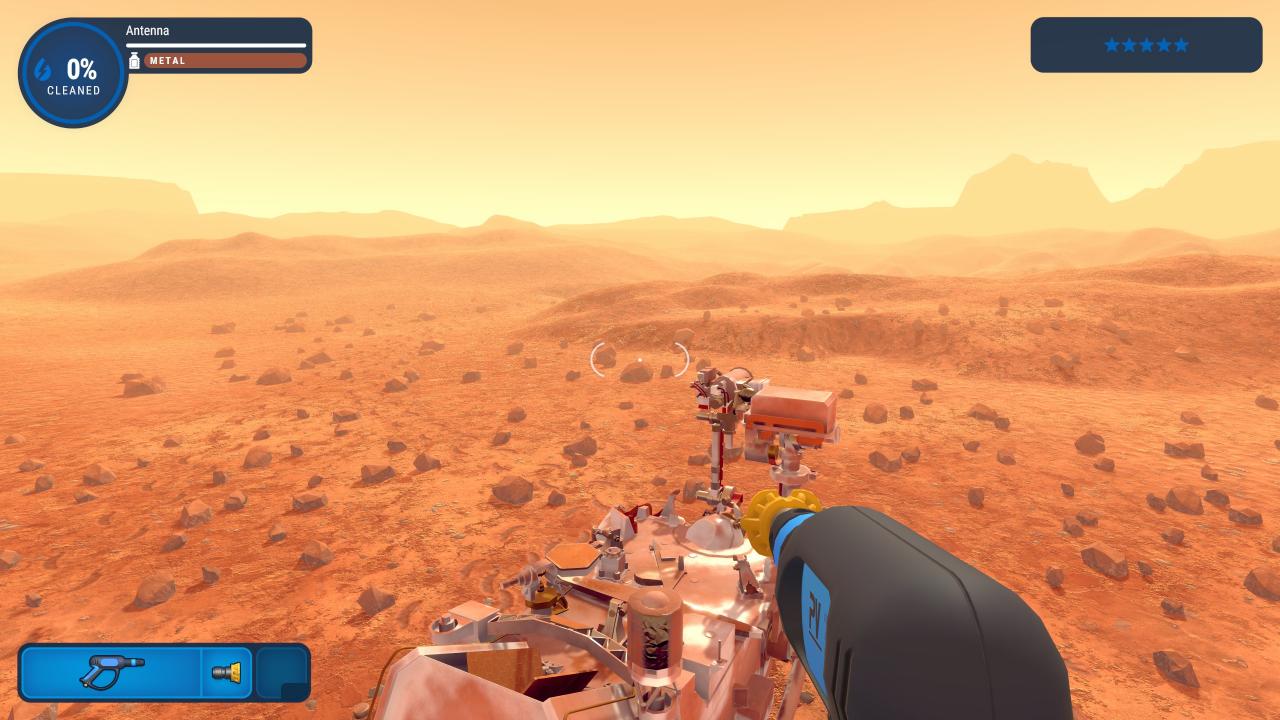Click the middle star of the rating display
1280x720 pixels.
(x=1146, y=44)
